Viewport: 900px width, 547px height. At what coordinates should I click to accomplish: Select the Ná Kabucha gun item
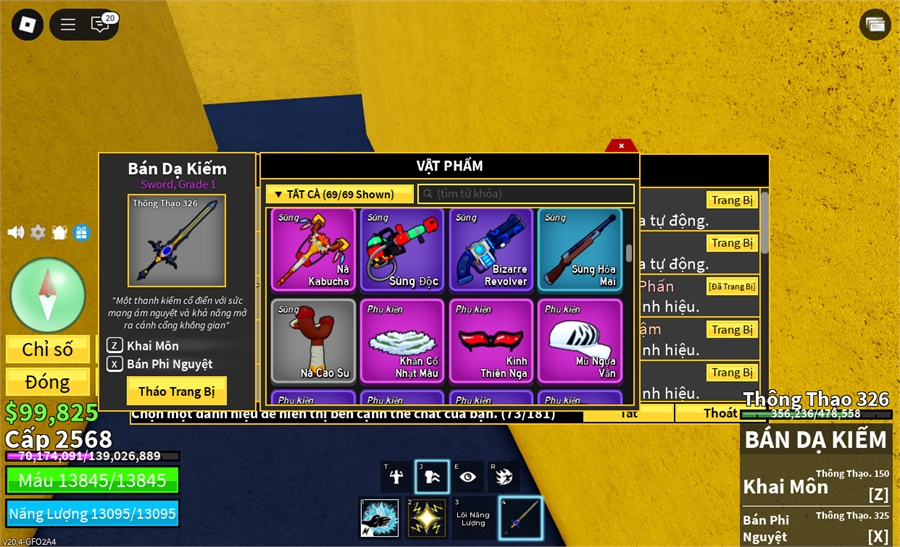[x=313, y=250]
